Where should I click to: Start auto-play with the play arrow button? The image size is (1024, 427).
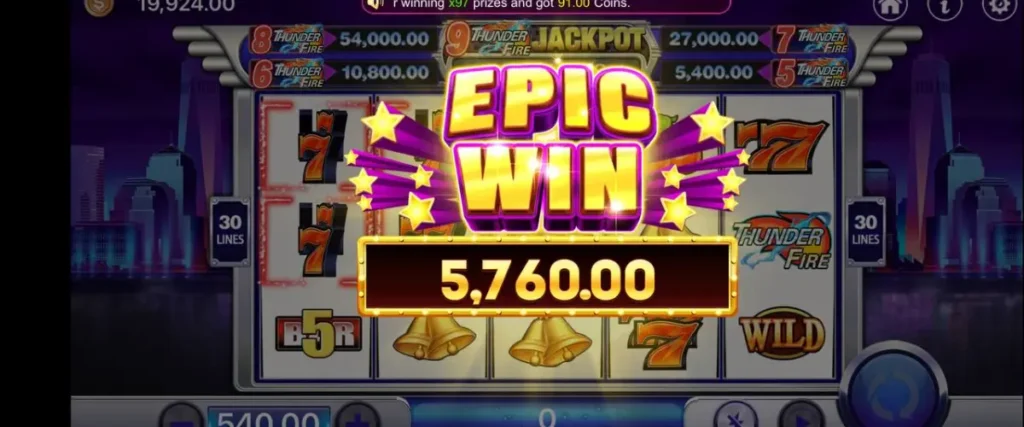coord(800,416)
